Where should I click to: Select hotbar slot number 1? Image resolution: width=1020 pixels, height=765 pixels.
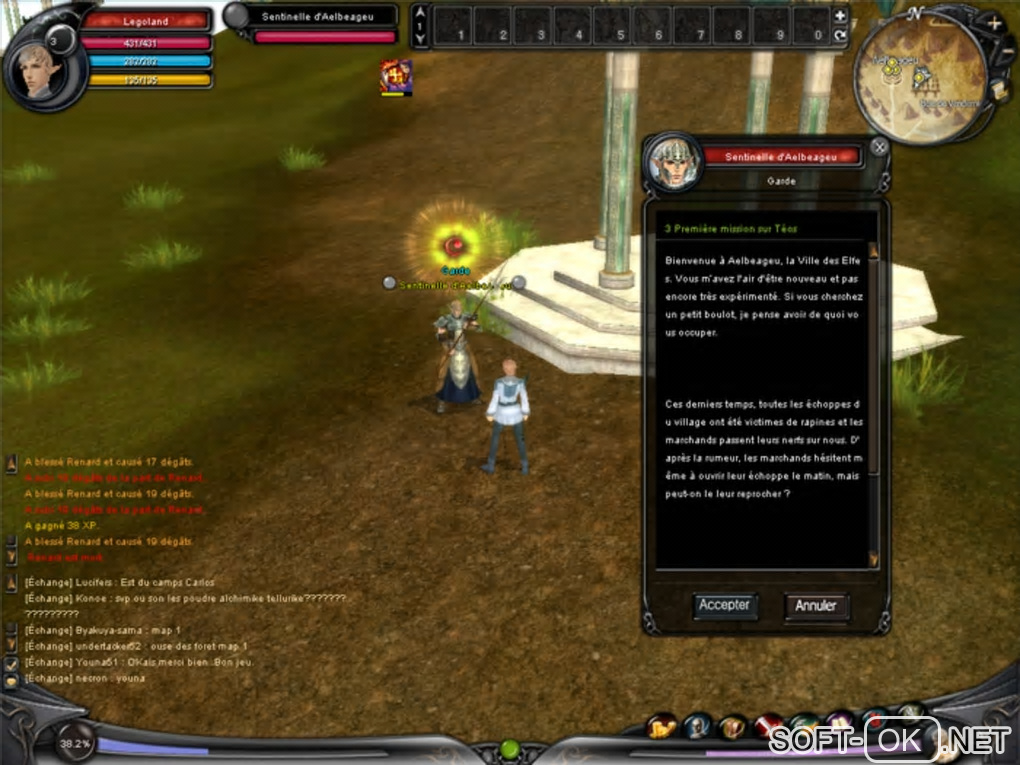(454, 25)
